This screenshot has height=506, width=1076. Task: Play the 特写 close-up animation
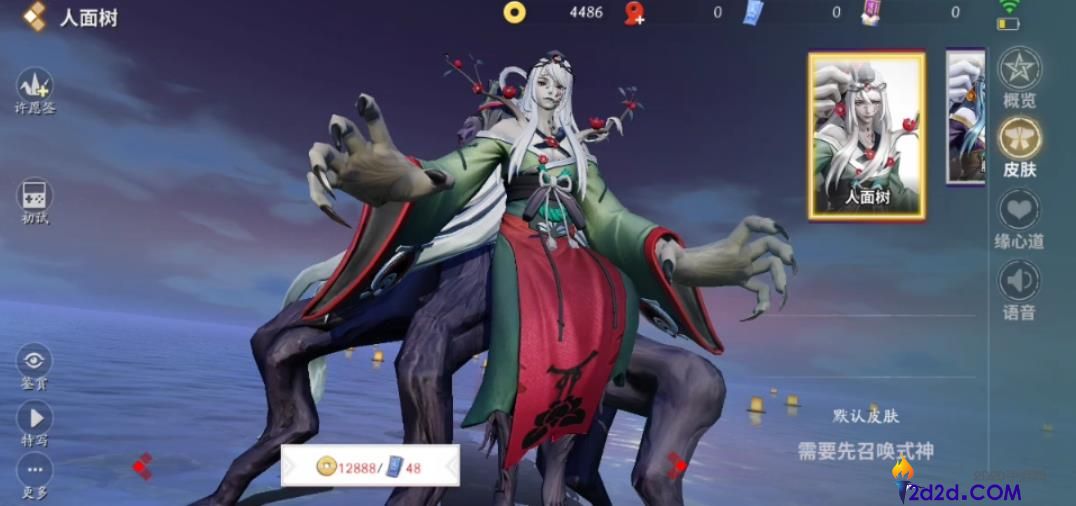[35, 419]
